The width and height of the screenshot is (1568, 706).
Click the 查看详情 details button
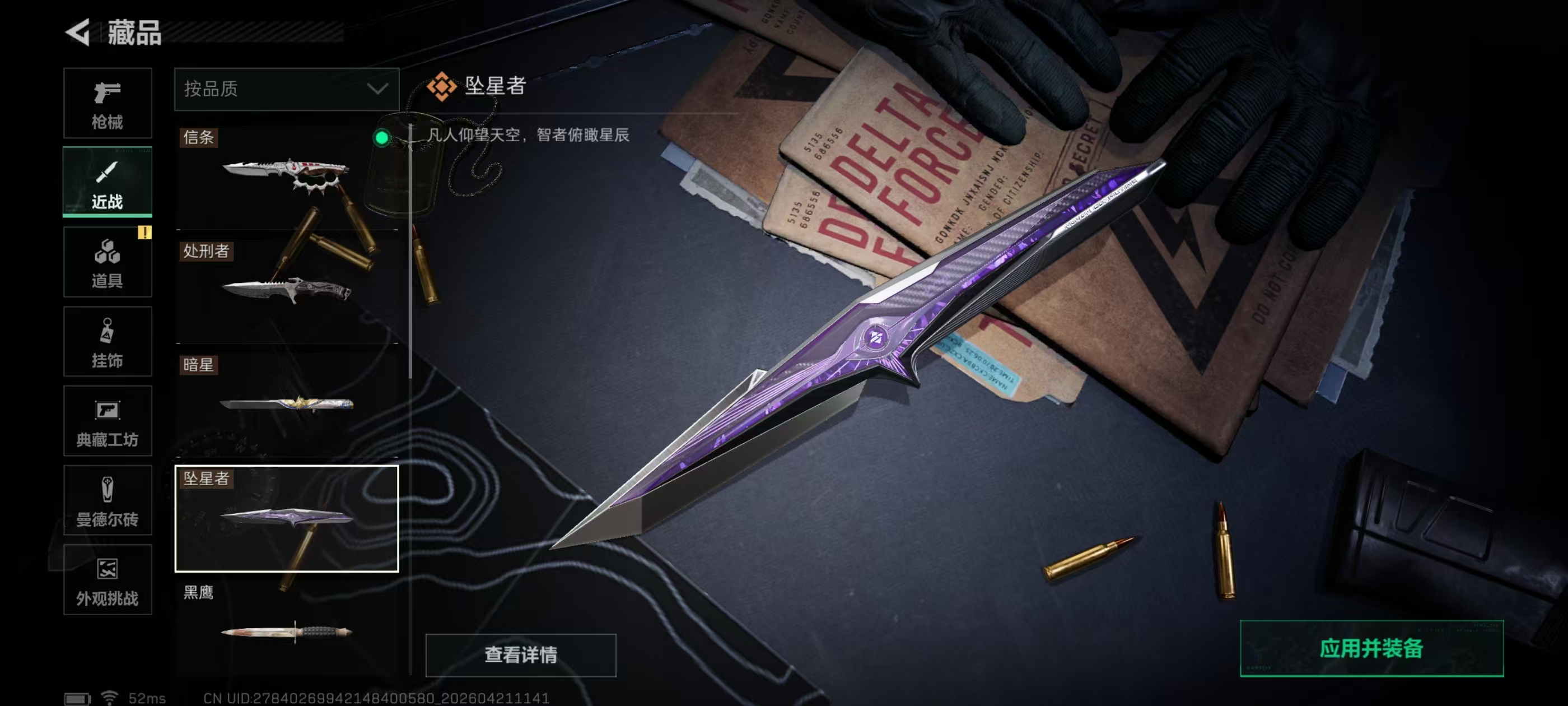pyautogui.click(x=520, y=655)
